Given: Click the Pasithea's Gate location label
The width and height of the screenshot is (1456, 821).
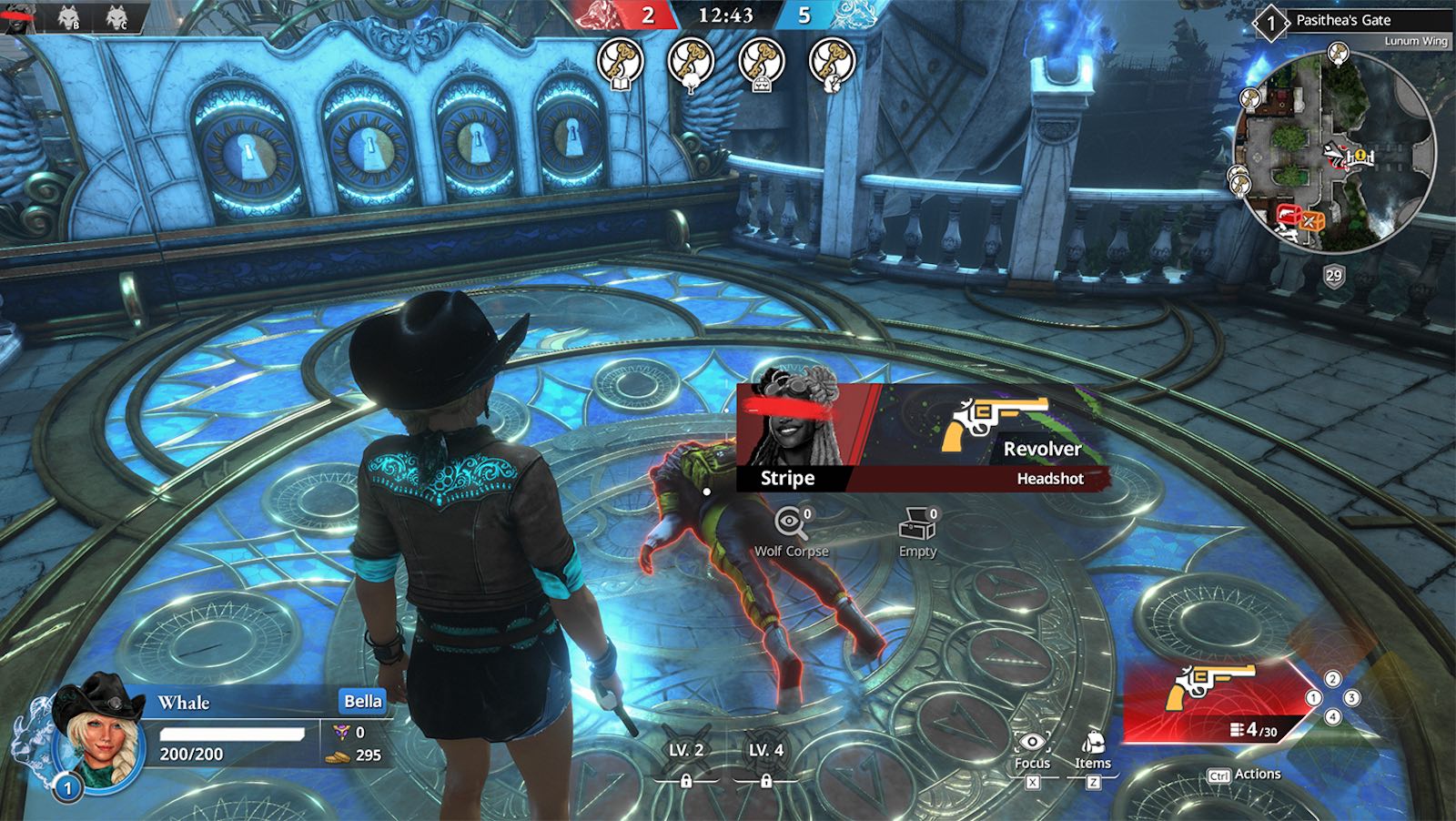Looking at the screenshot, I should pyautogui.click(x=1343, y=20).
